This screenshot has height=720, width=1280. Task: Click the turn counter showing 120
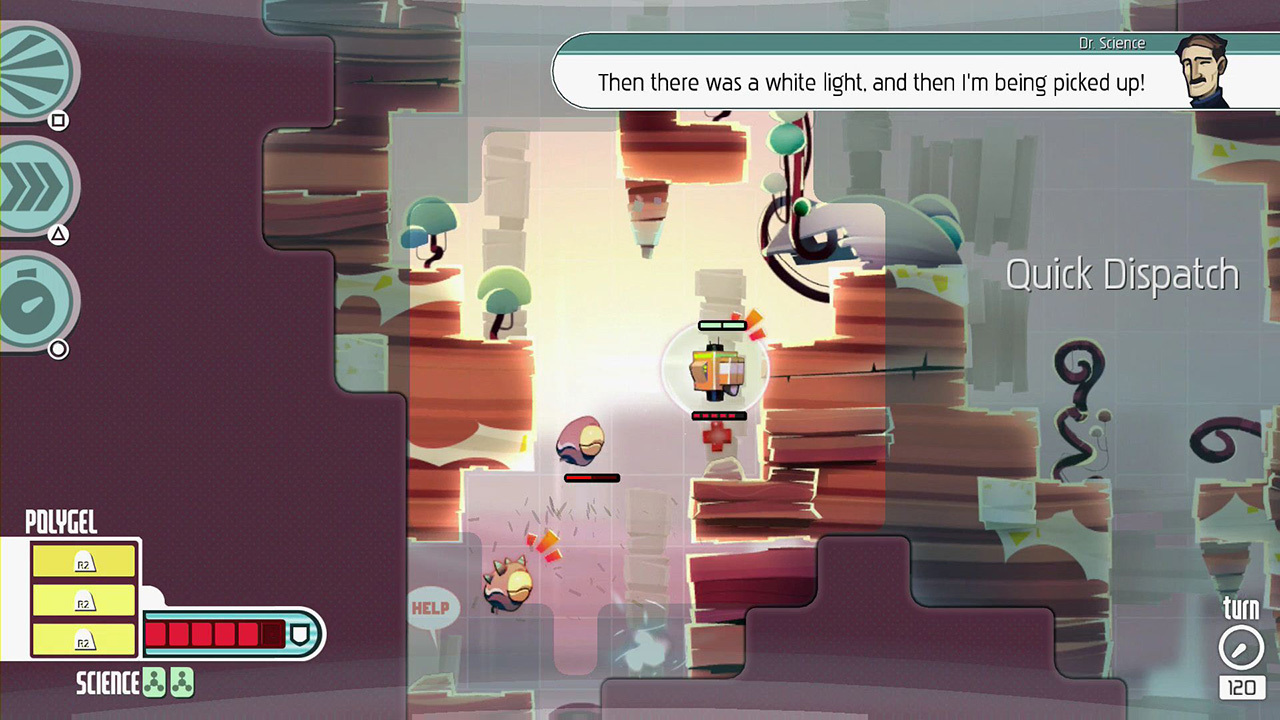tap(1240, 687)
